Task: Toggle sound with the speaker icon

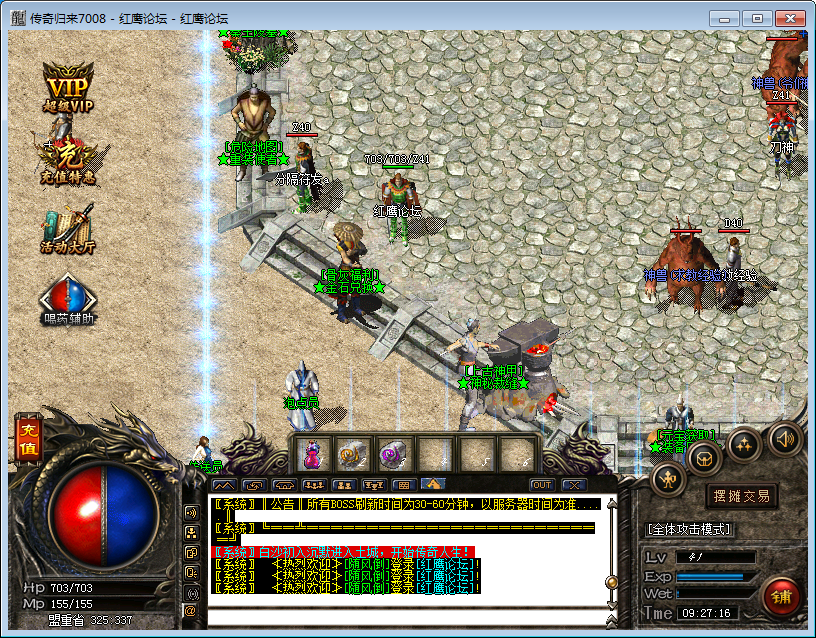Action: point(784,438)
